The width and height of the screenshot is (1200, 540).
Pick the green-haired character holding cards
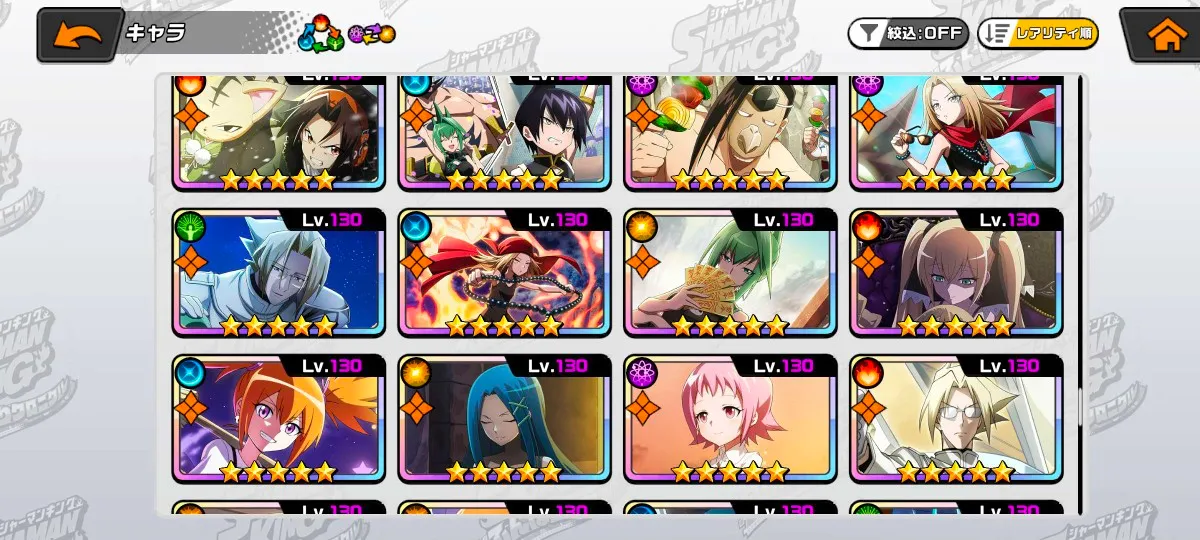point(730,272)
